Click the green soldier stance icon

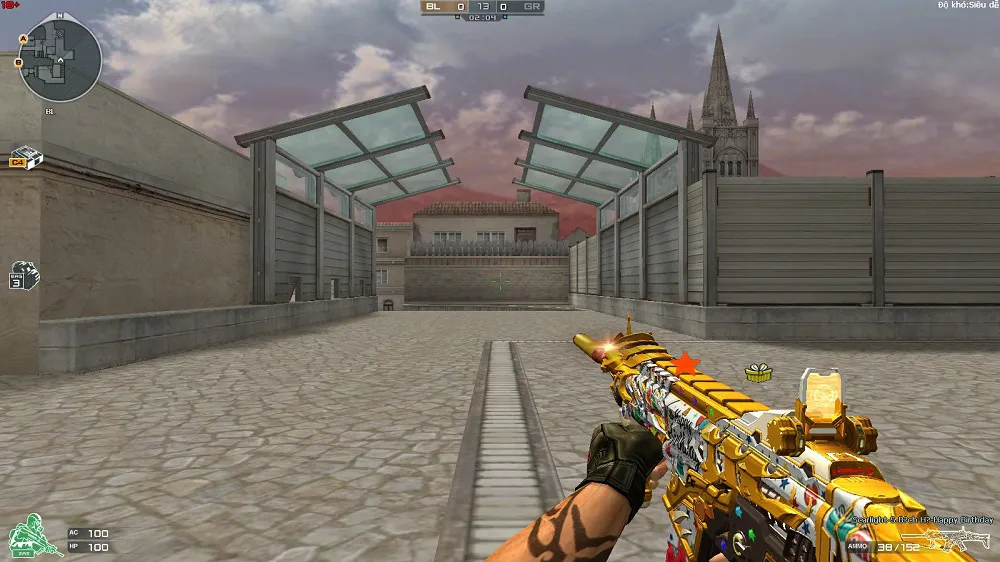[32, 535]
